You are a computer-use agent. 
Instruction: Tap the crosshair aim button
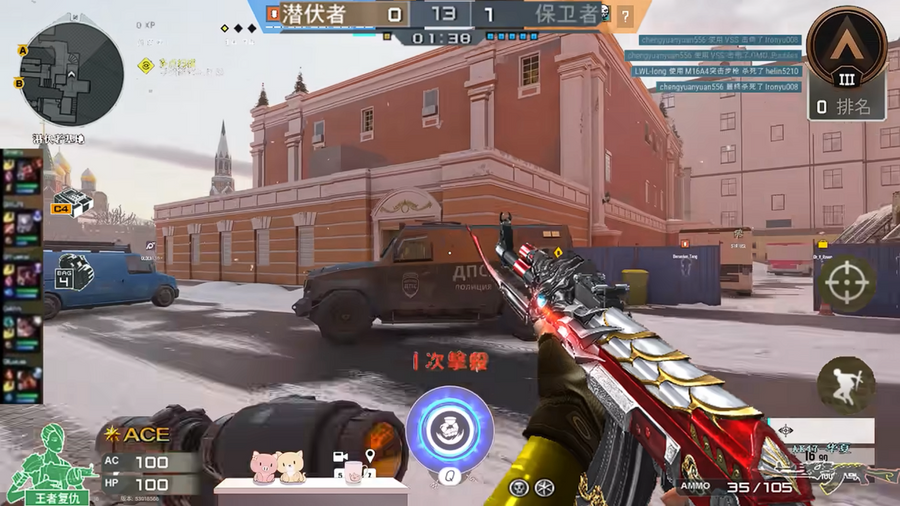845,284
